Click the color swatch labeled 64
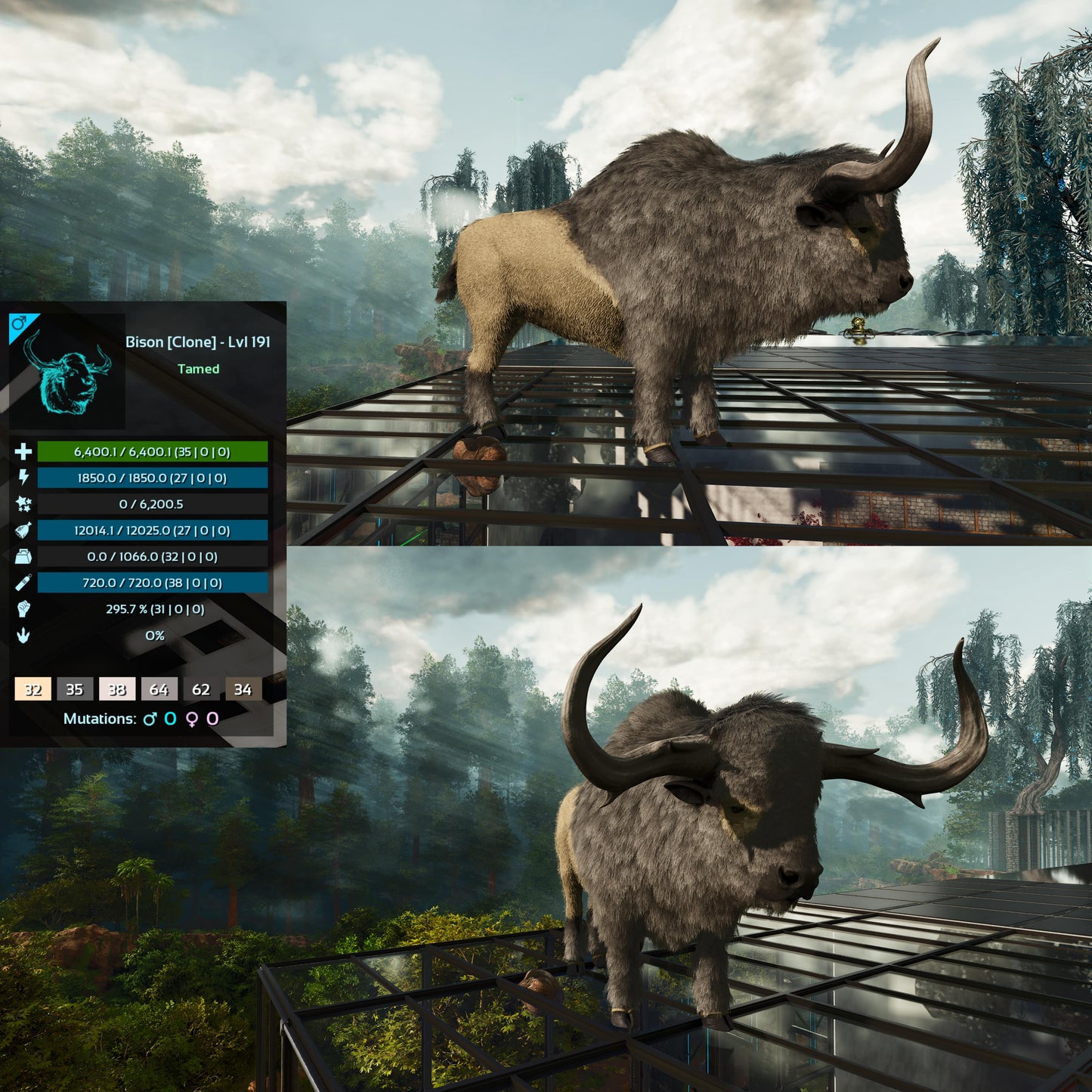 point(159,689)
